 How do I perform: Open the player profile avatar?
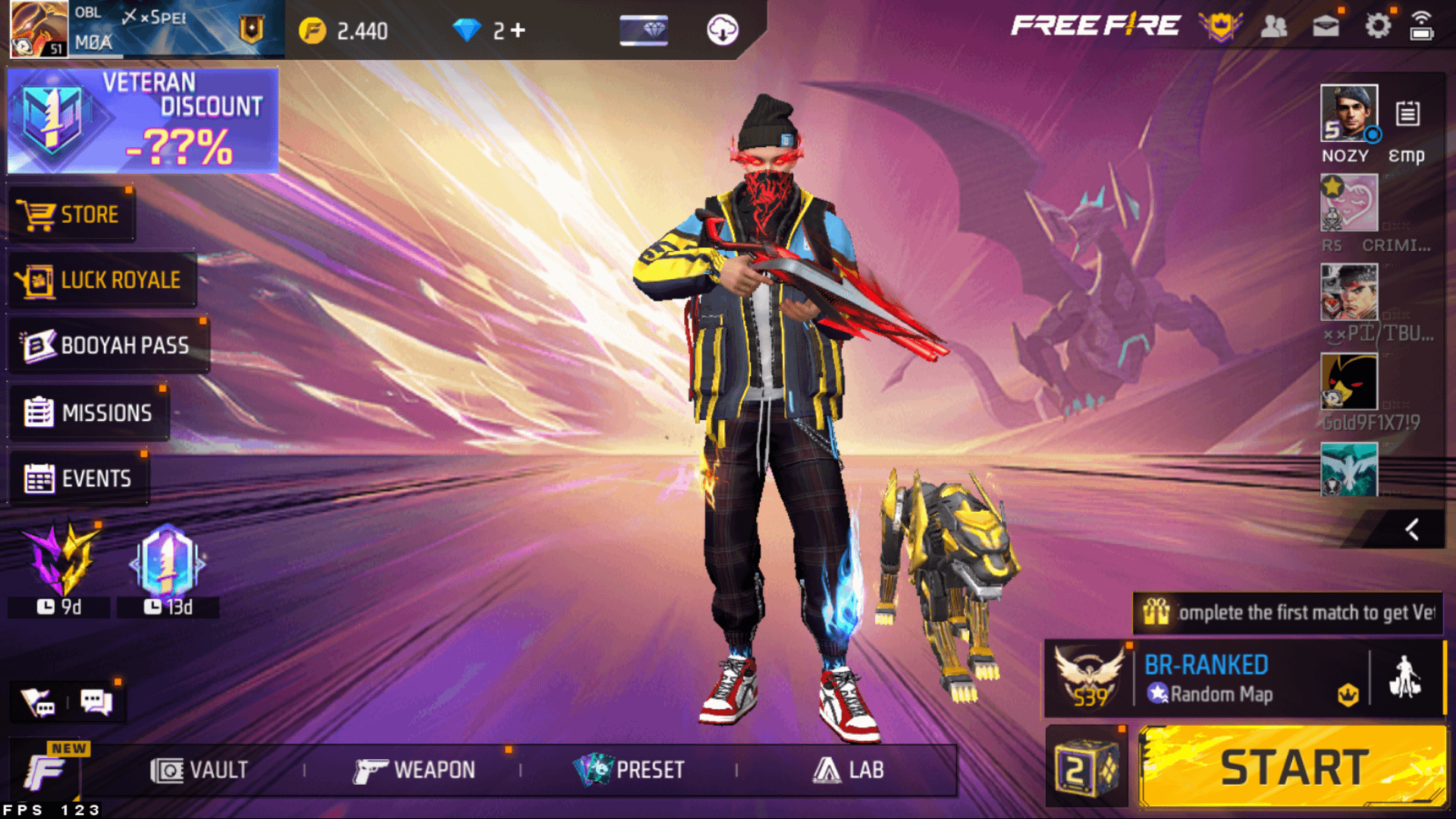click(x=39, y=30)
